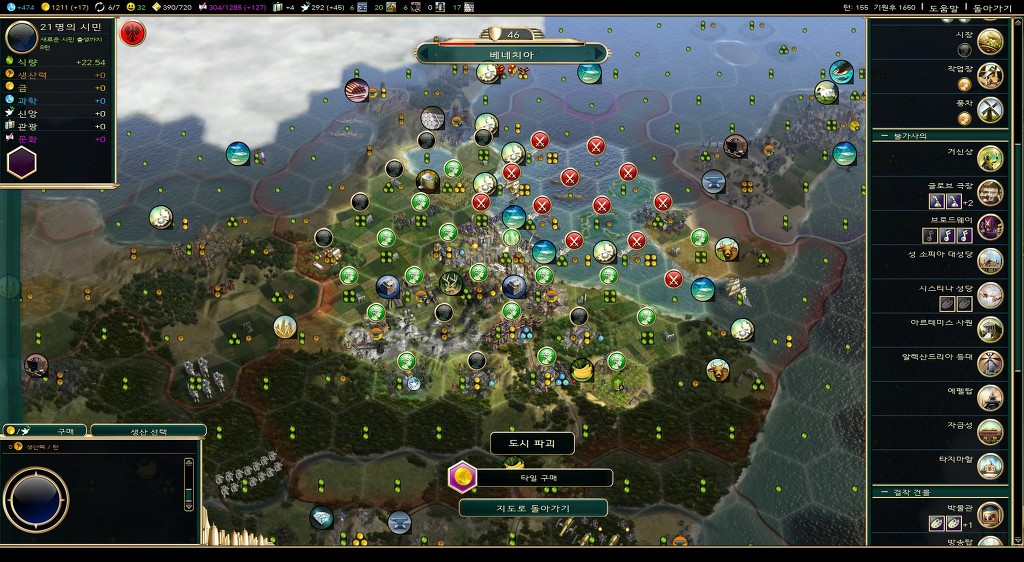1024x562 pixels.
Task: Select the 브로드웨이 Broadway wonder icon
Action: (990, 226)
